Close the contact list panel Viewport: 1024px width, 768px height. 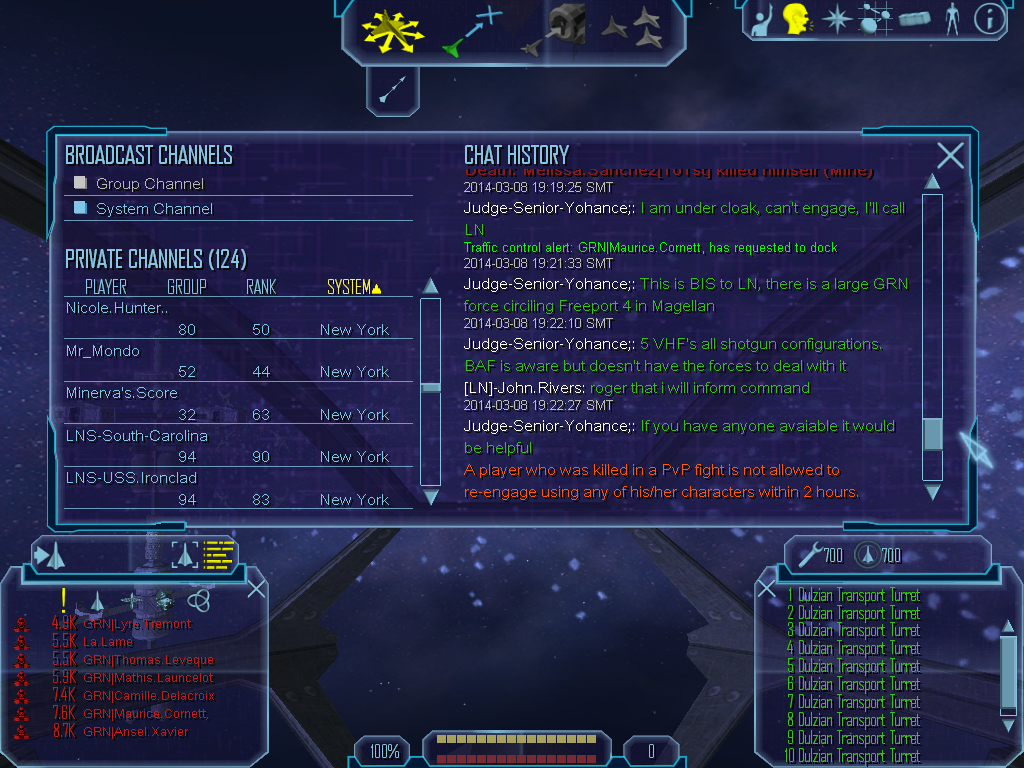coord(256,588)
